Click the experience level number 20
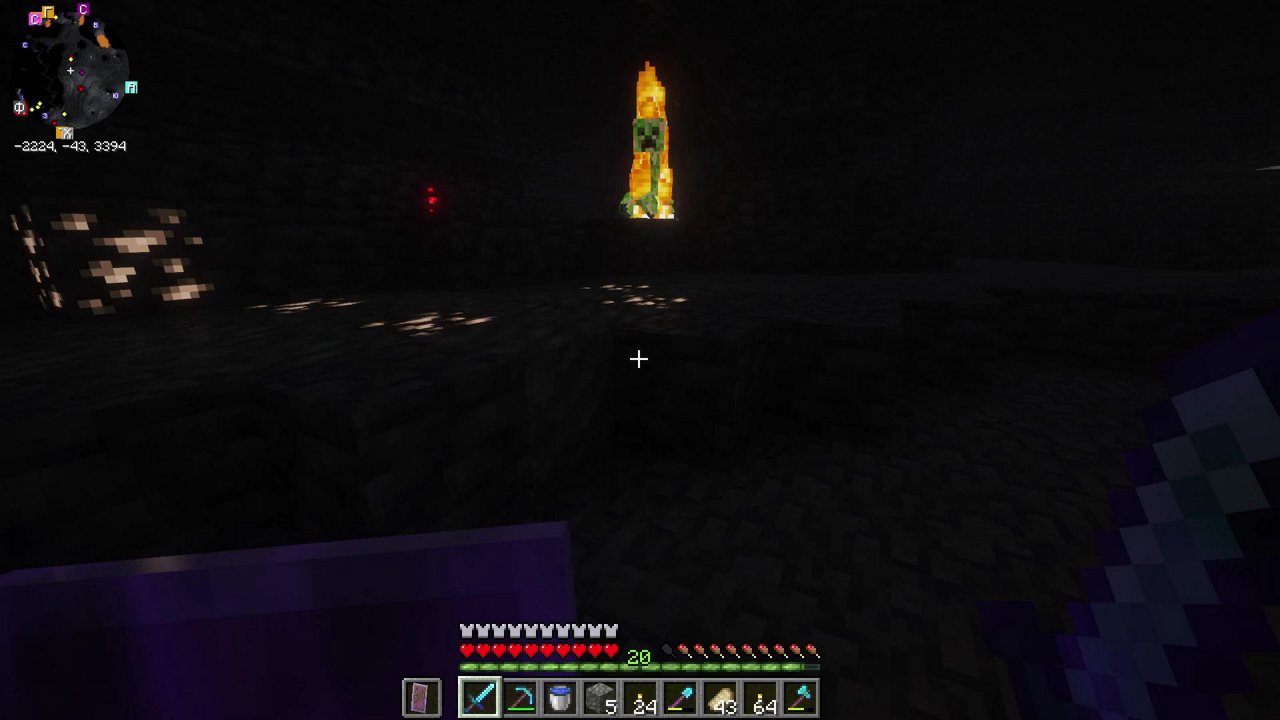This screenshot has width=1280, height=720. pyautogui.click(x=638, y=657)
